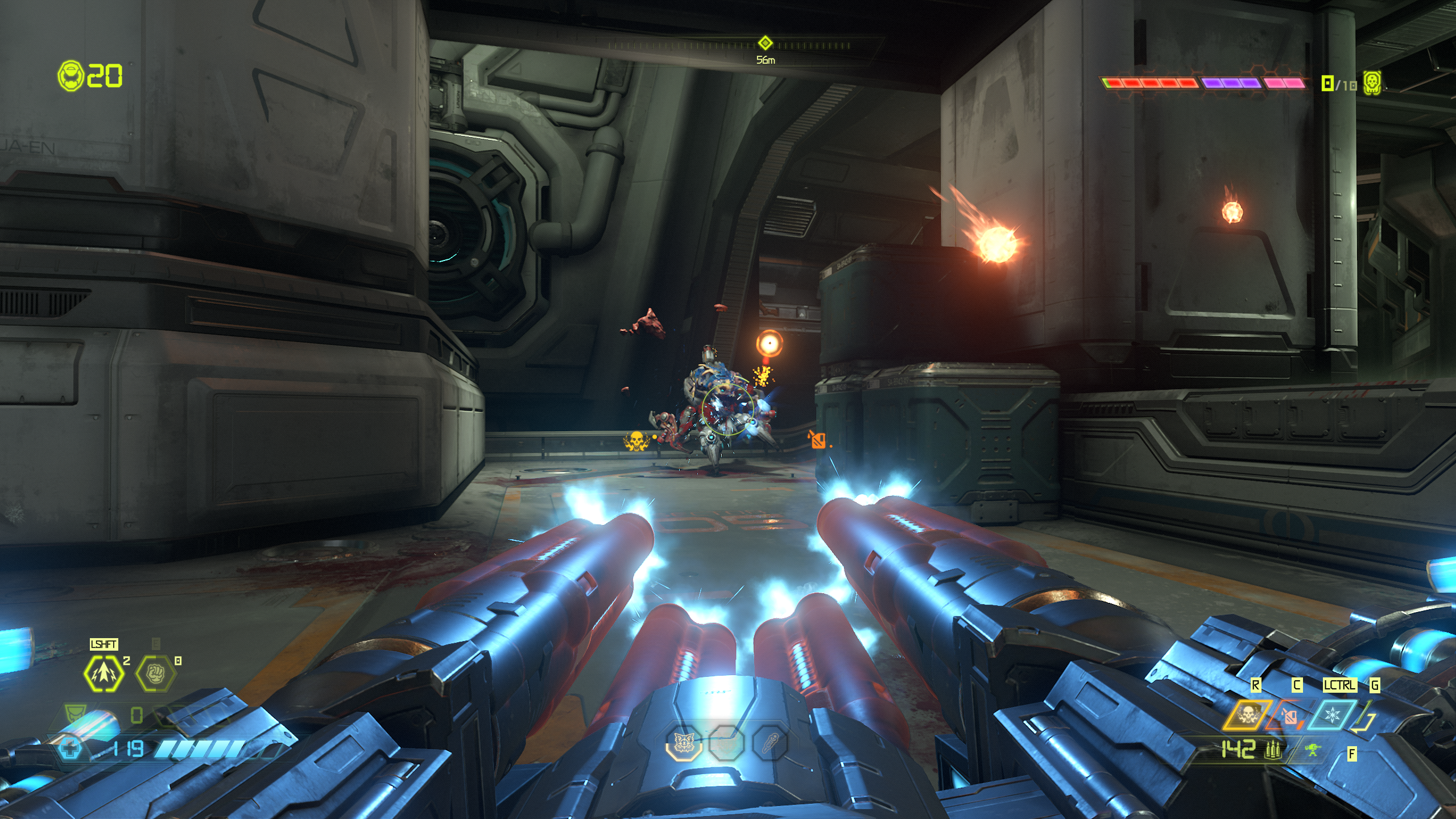The image size is (1456, 819).
Task: Select the Blood Punch fist icon
Action: (x=155, y=674)
